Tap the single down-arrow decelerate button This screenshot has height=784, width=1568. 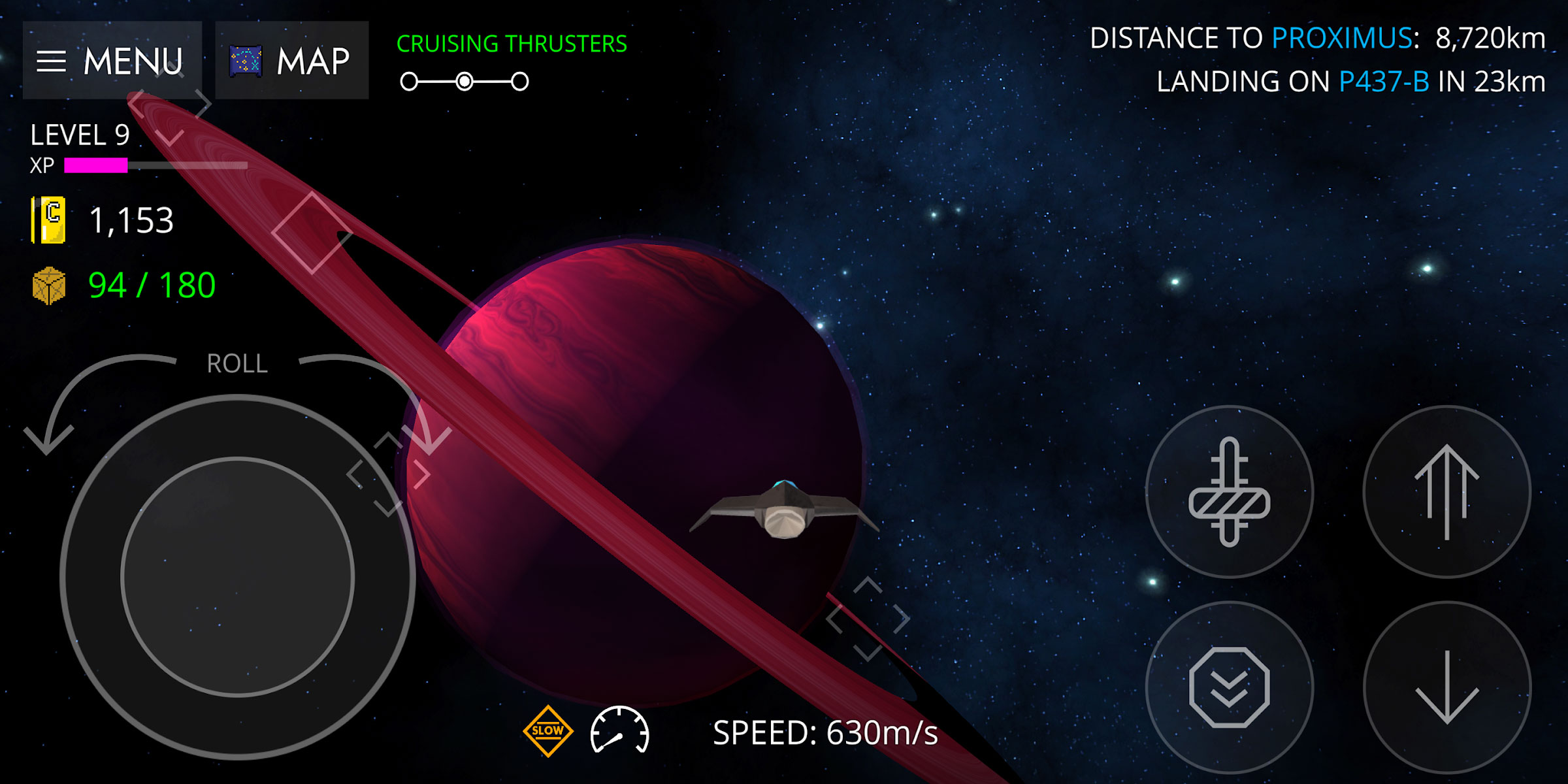tap(1446, 687)
